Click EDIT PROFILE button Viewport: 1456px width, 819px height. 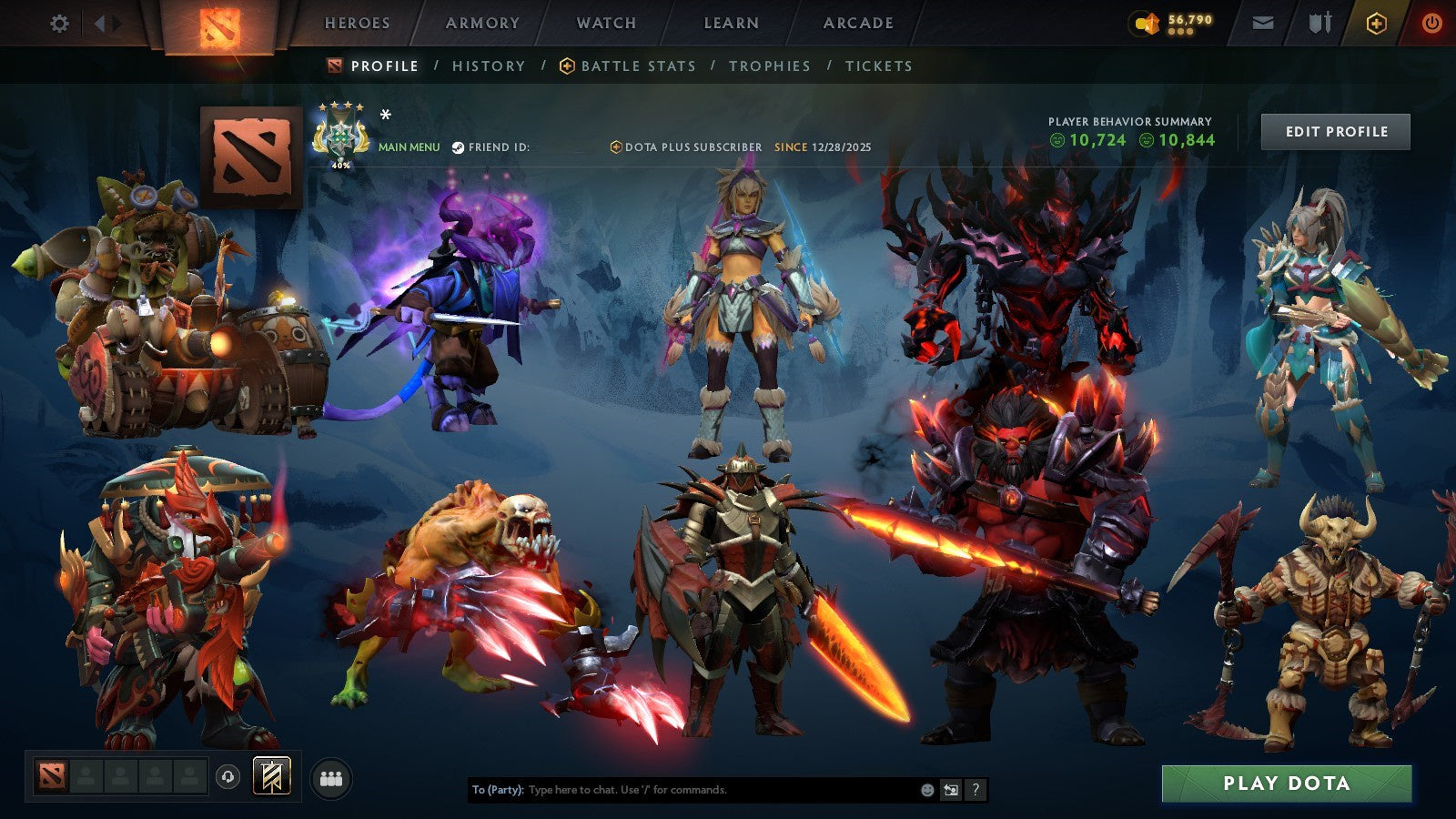tap(1335, 131)
